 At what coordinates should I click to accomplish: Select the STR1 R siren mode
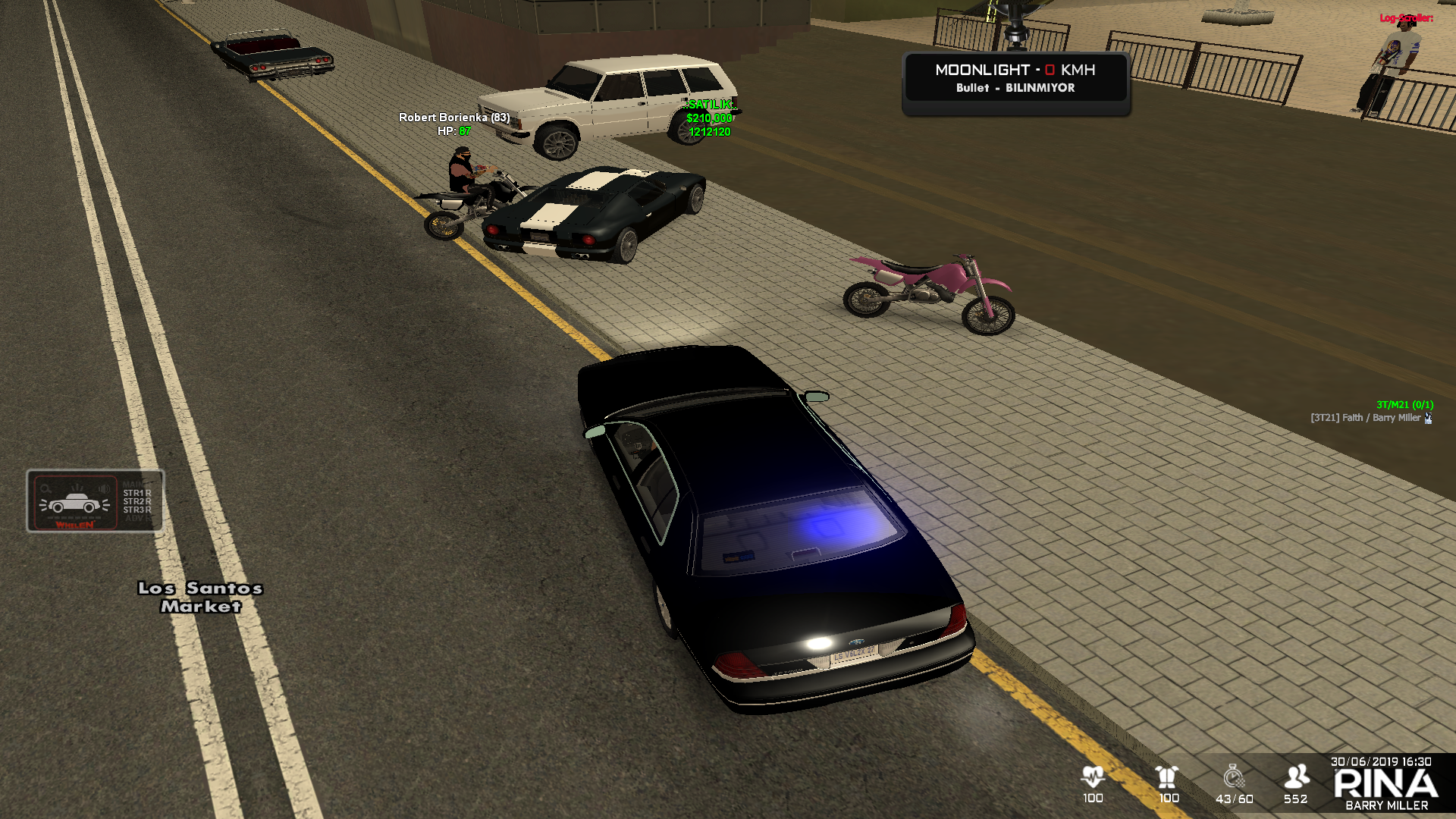(x=137, y=493)
